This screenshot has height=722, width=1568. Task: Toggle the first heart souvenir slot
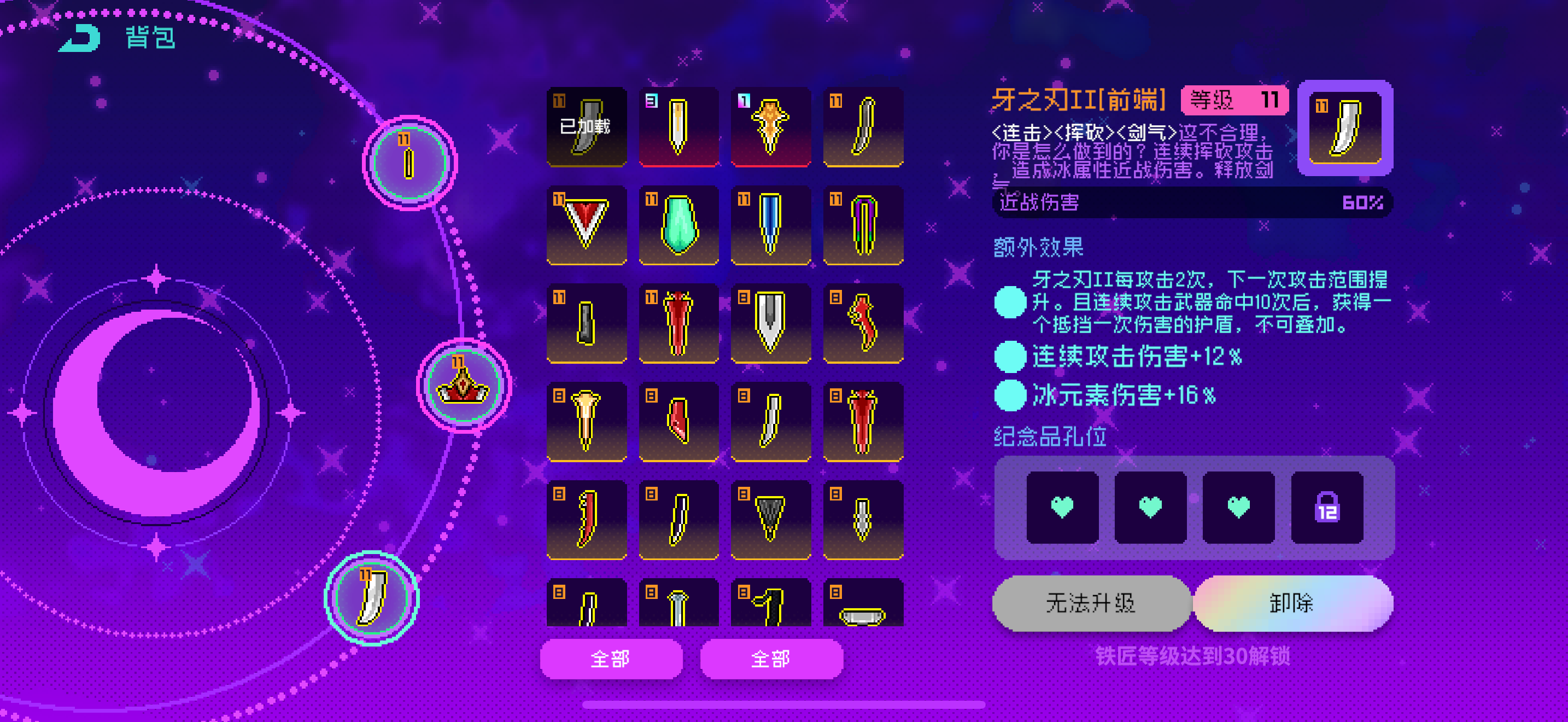point(1061,508)
